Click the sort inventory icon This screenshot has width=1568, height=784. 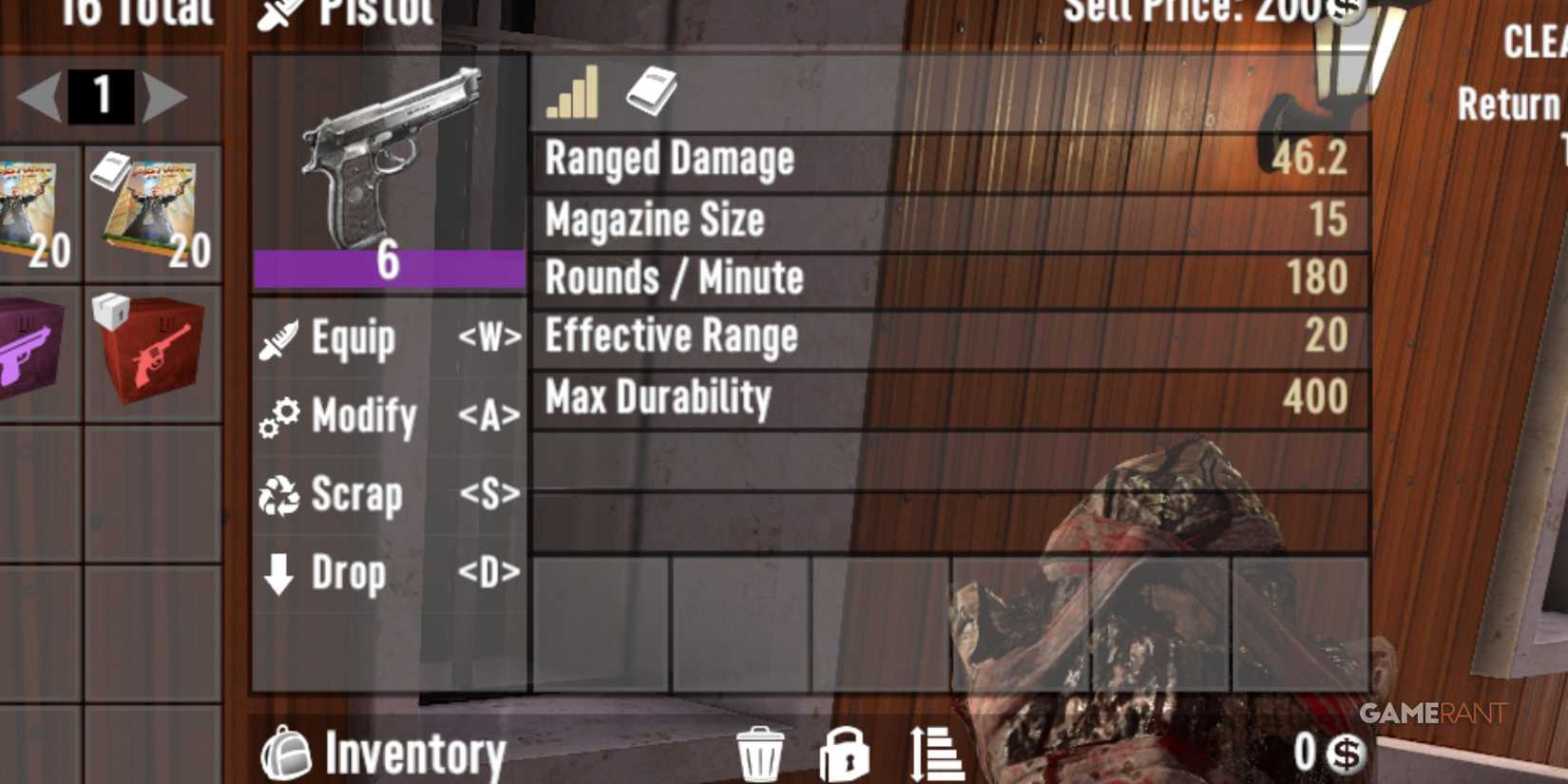click(x=936, y=753)
